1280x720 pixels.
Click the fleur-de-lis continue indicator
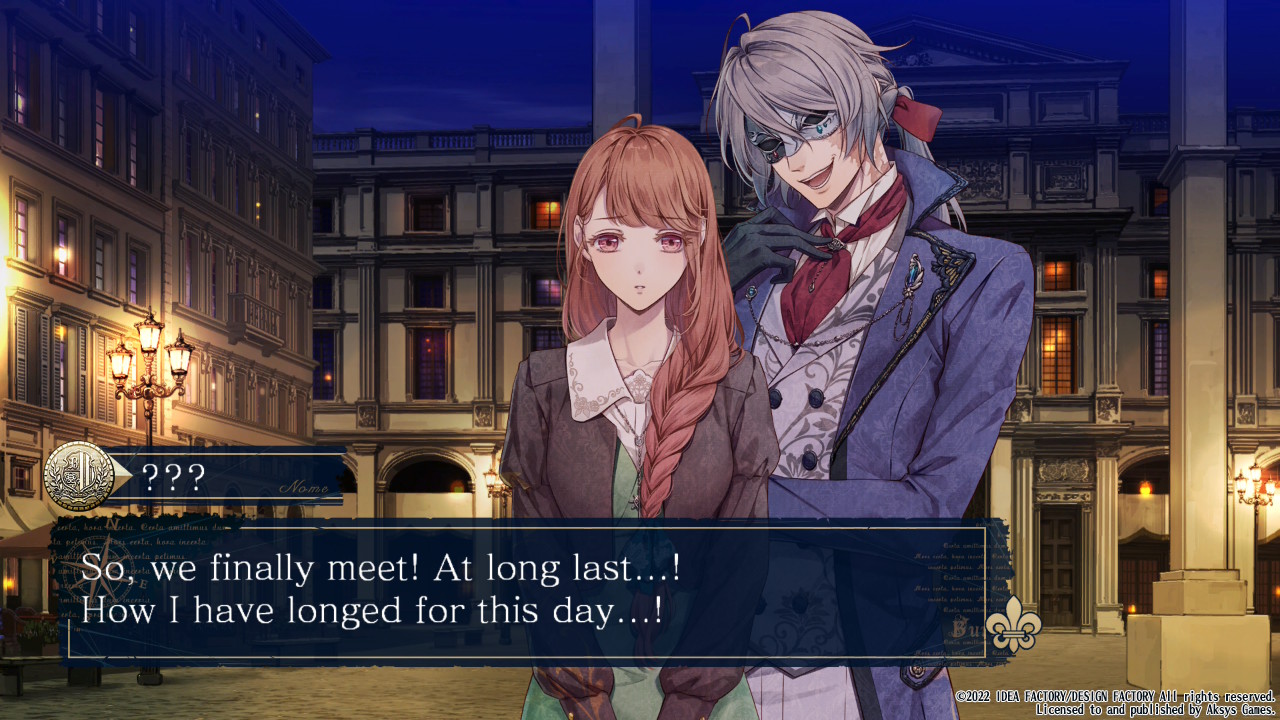(1013, 629)
